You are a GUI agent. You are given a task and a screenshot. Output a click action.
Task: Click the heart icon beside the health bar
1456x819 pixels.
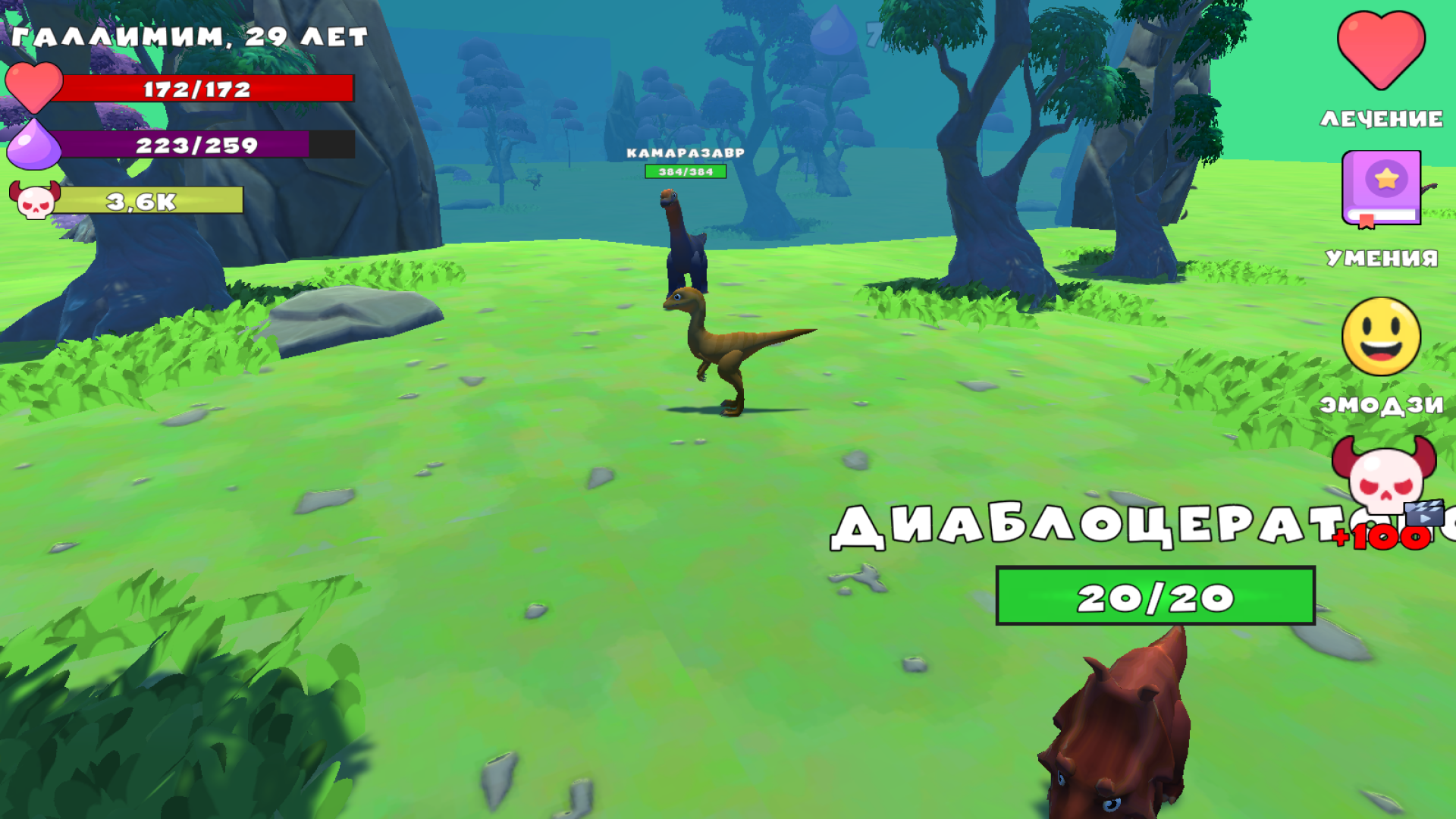pyautogui.click(x=34, y=89)
